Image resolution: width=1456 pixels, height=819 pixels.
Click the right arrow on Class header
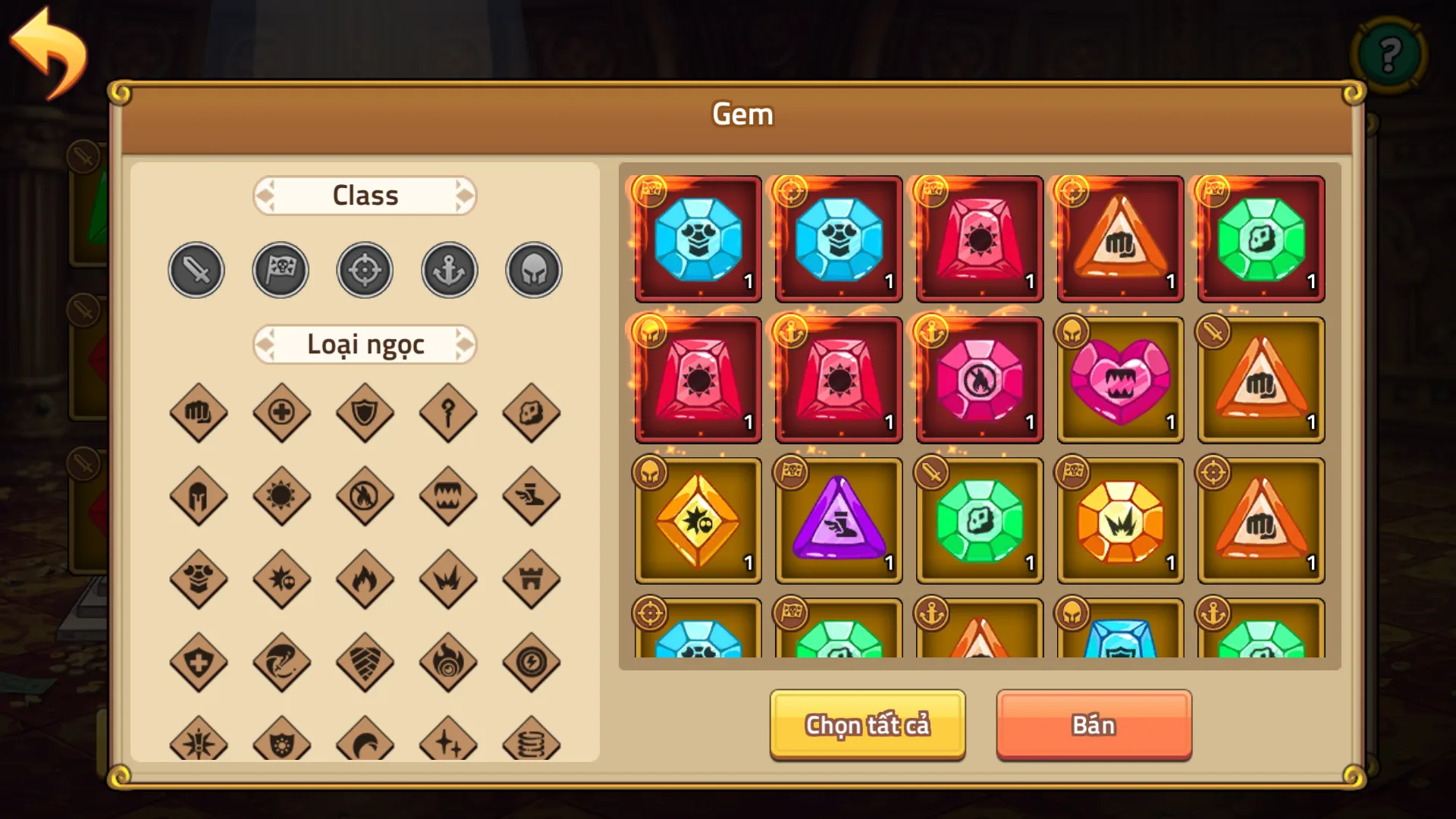466,195
